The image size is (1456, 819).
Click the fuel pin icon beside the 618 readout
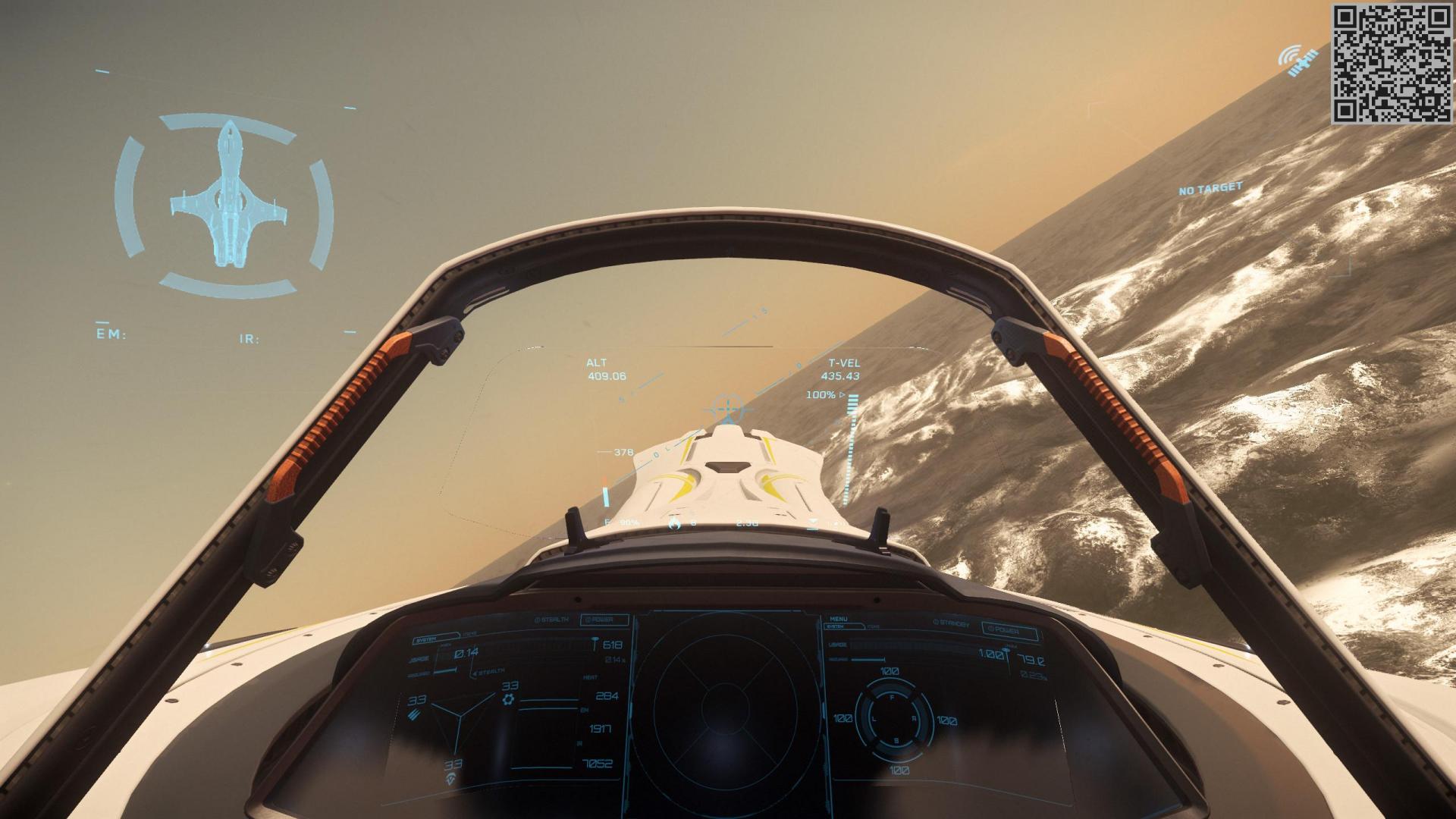tap(595, 642)
